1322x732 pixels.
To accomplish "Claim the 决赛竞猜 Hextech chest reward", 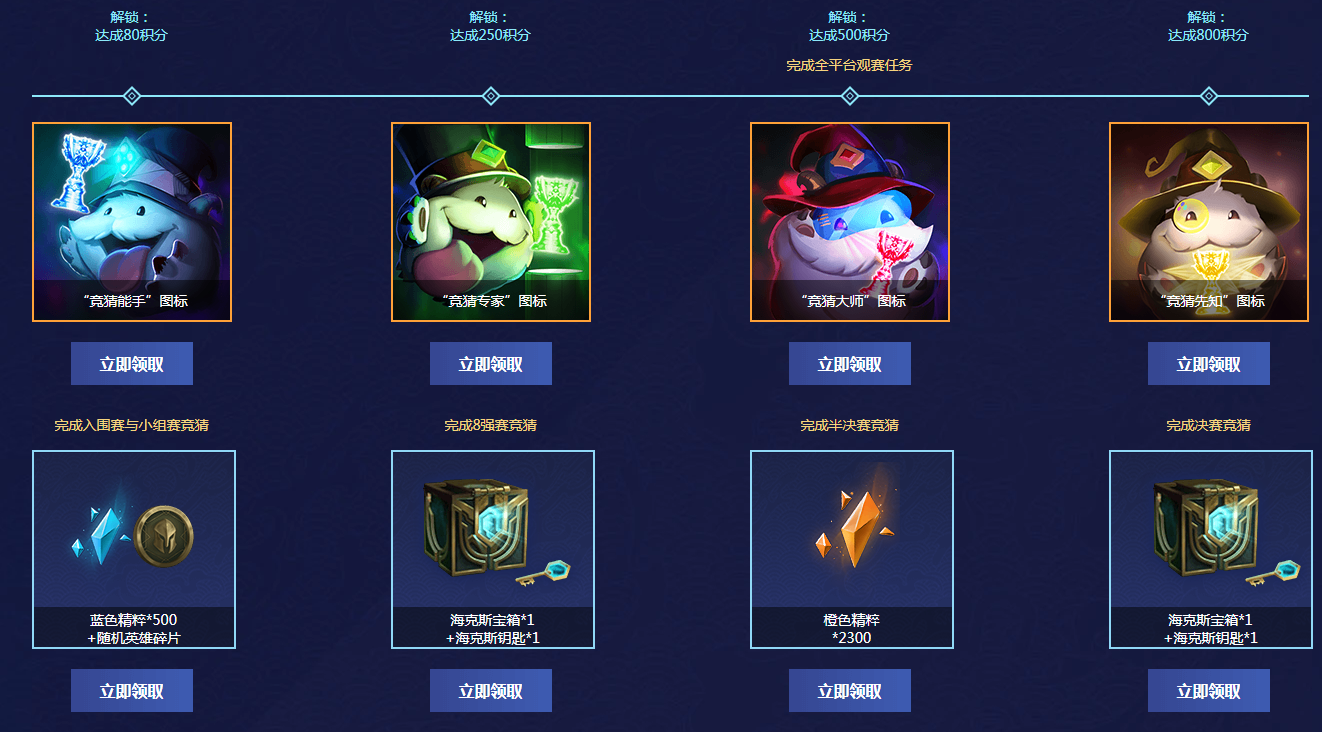I will (1208, 691).
